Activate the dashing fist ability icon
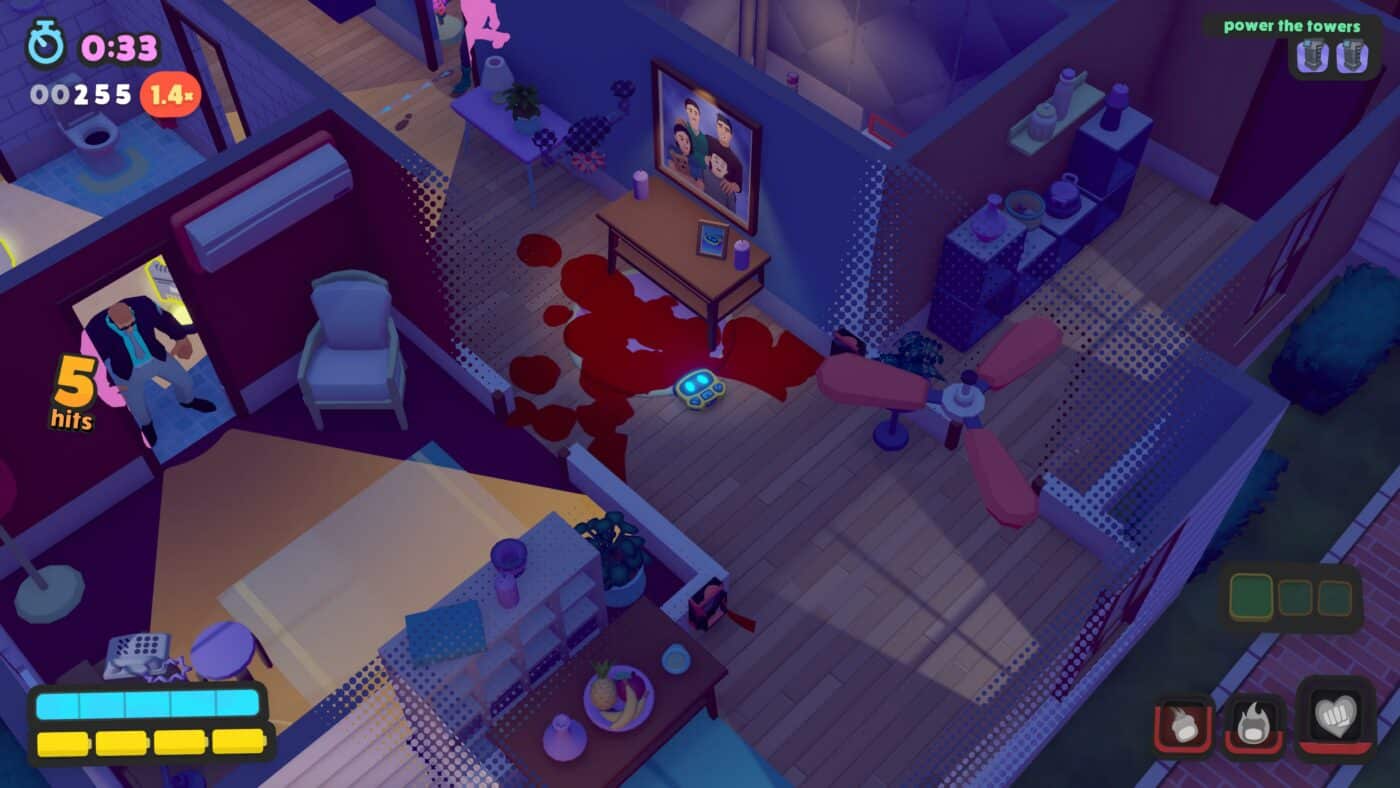This screenshot has width=1400, height=788. [x=1185, y=726]
